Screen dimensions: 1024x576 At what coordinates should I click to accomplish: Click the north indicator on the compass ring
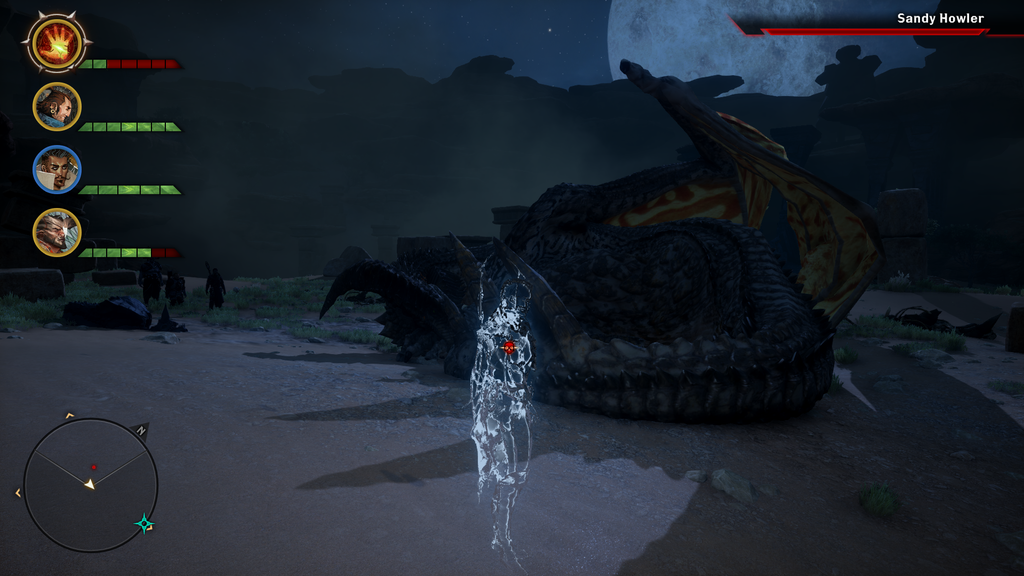pyautogui.click(x=141, y=431)
